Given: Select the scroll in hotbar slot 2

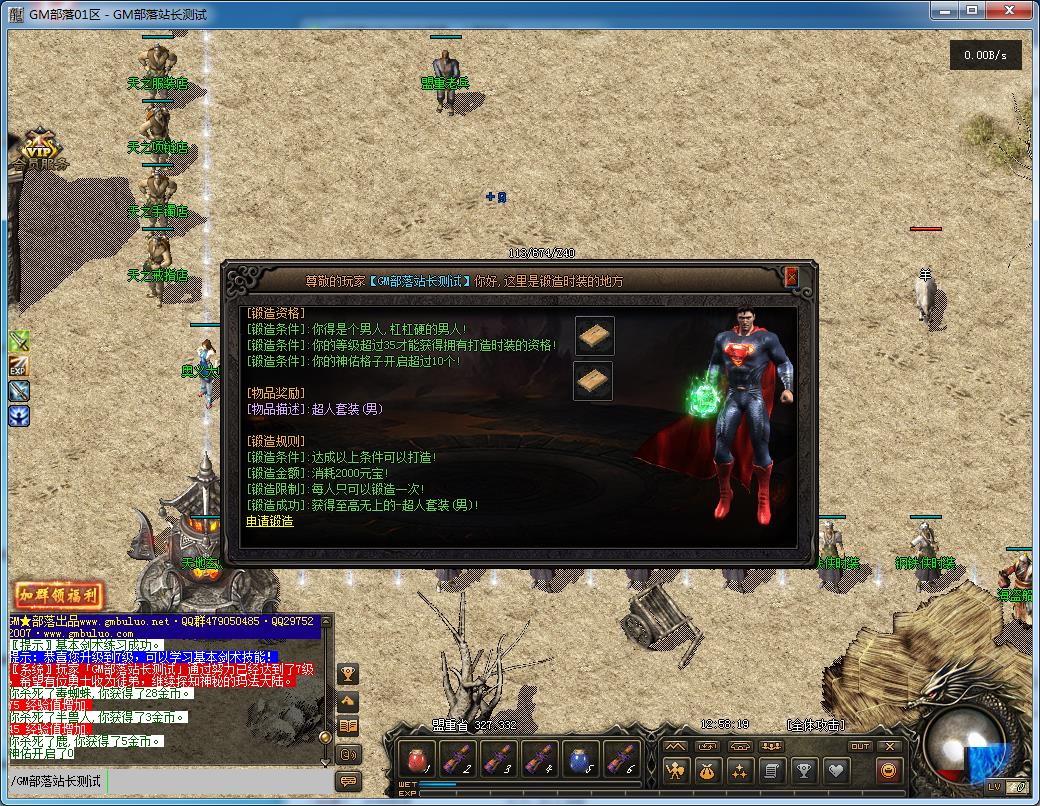Looking at the screenshot, I should 457,758.
